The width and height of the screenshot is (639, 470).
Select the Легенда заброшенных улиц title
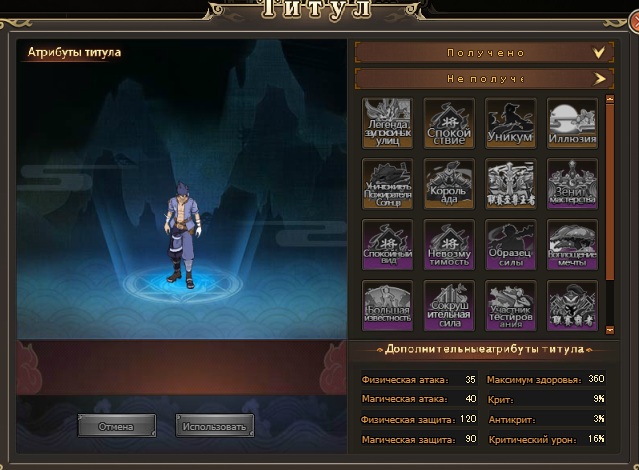(388, 123)
